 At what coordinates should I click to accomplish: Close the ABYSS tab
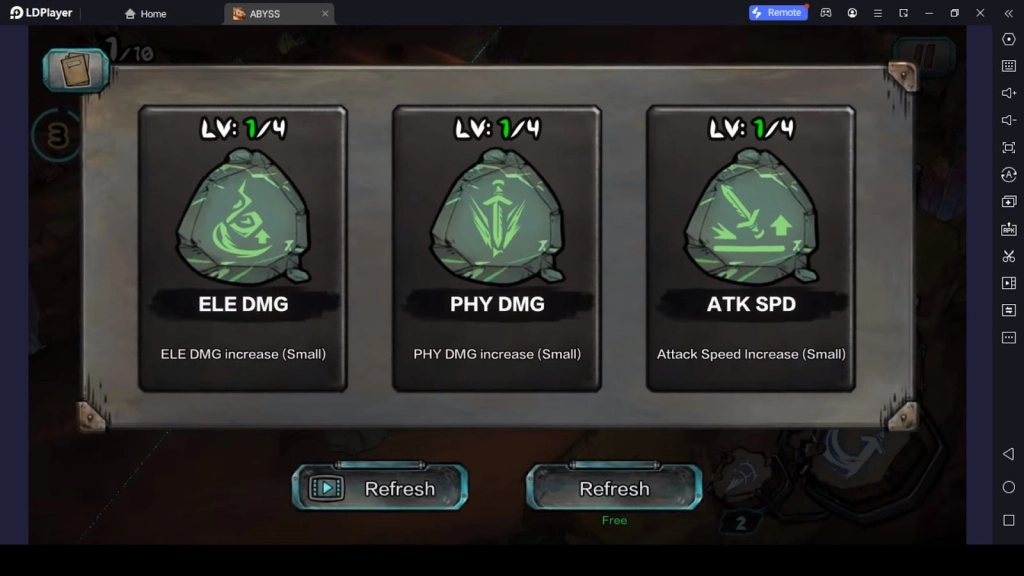[325, 14]
